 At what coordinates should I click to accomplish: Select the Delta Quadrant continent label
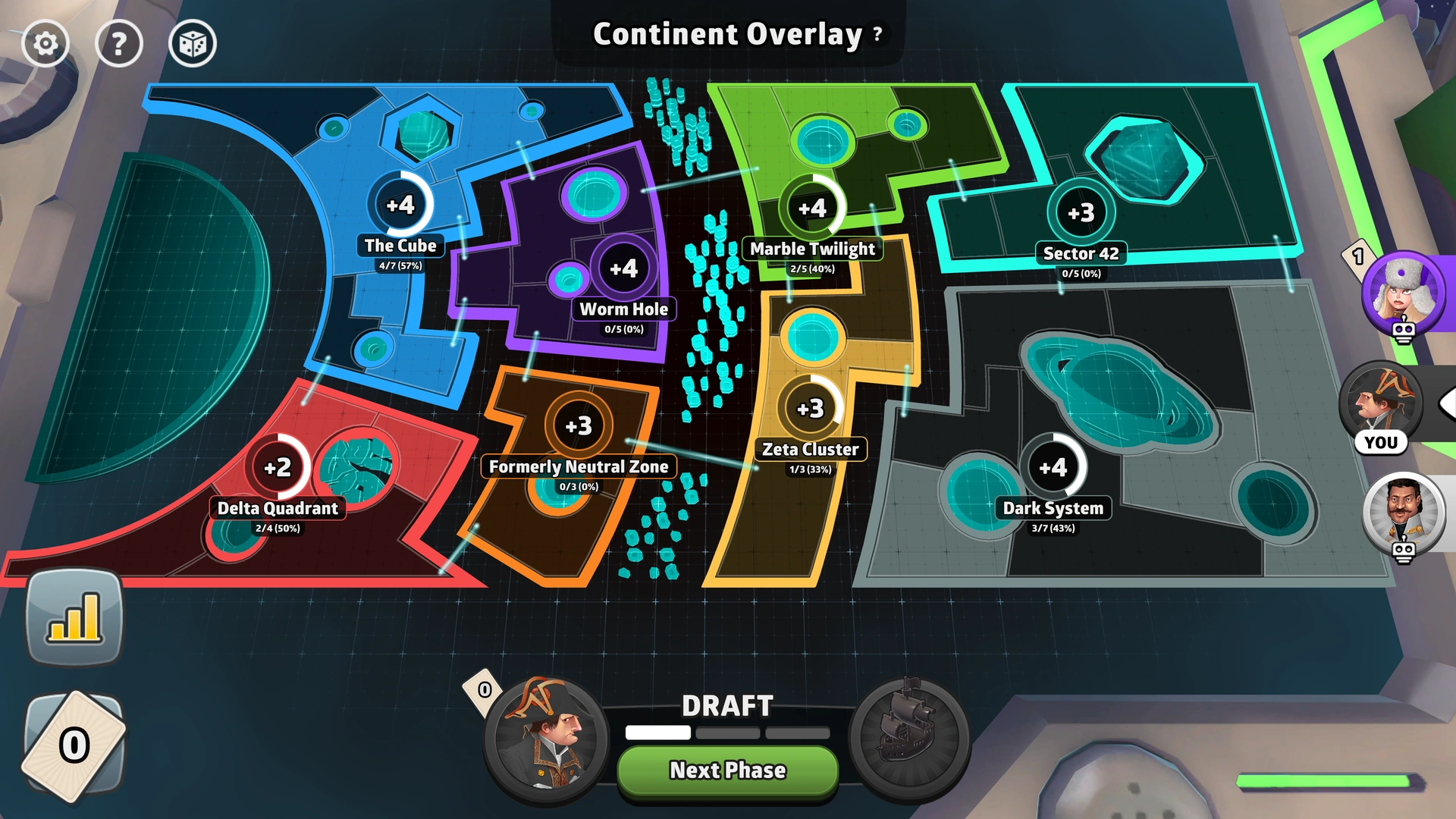278,509
